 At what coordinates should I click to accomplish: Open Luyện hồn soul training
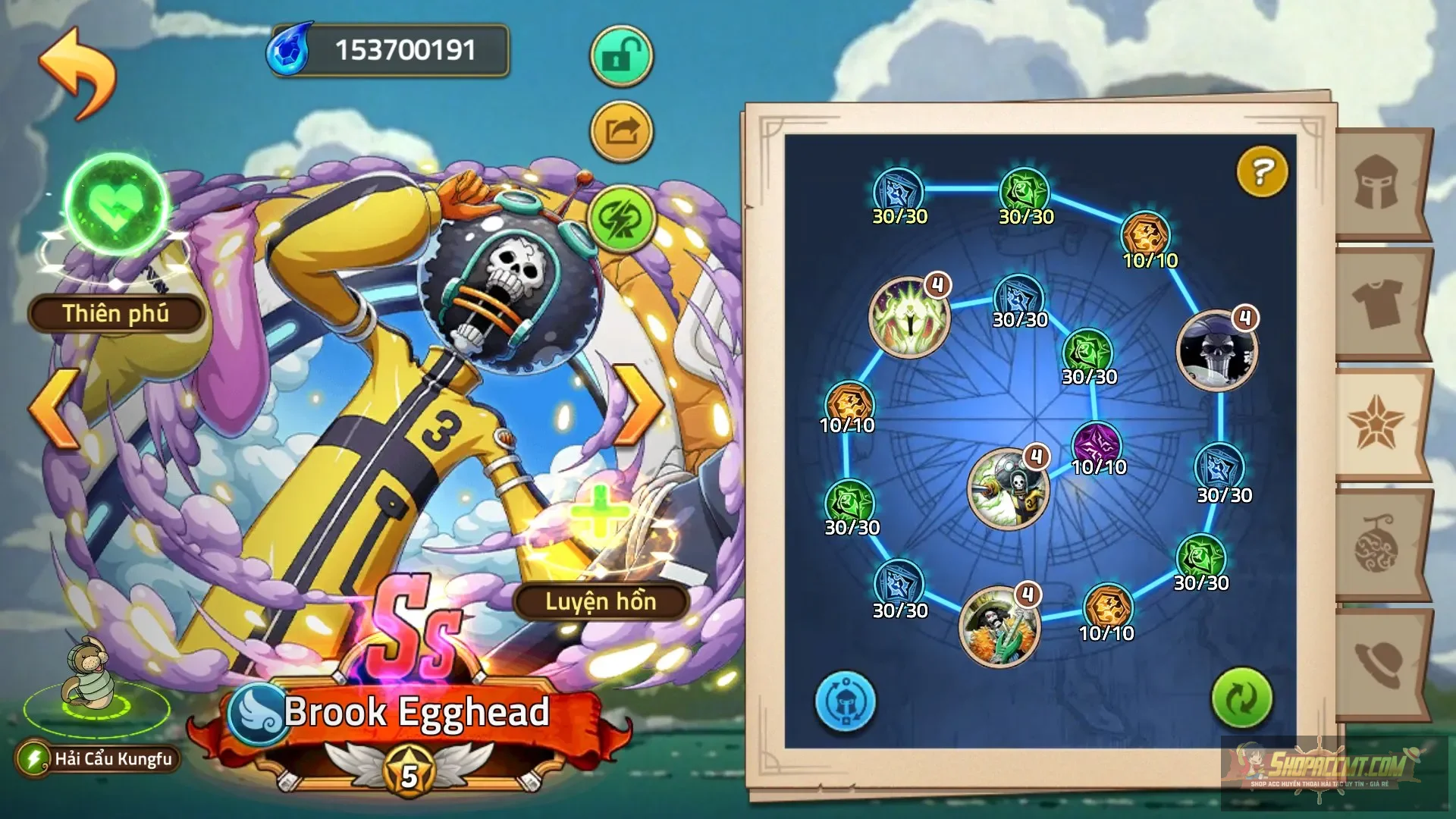click(601, 601)
